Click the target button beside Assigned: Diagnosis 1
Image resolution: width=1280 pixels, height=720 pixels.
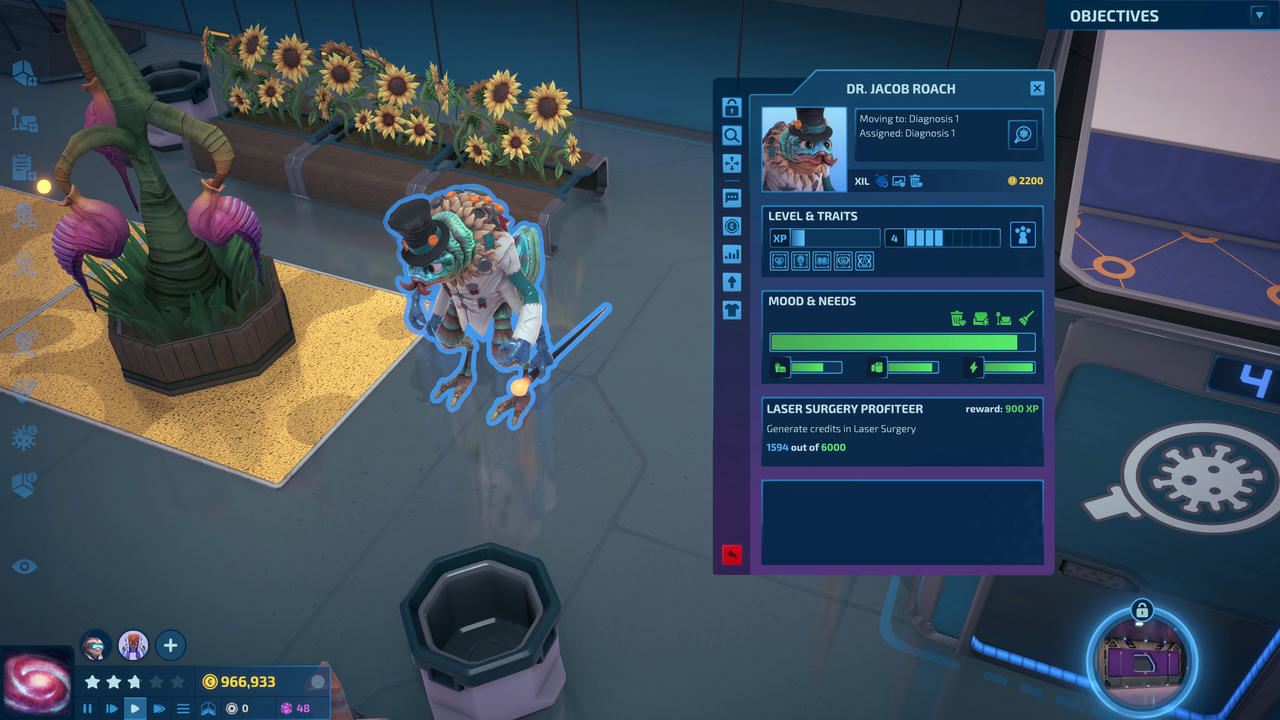tap(1022, 134)
